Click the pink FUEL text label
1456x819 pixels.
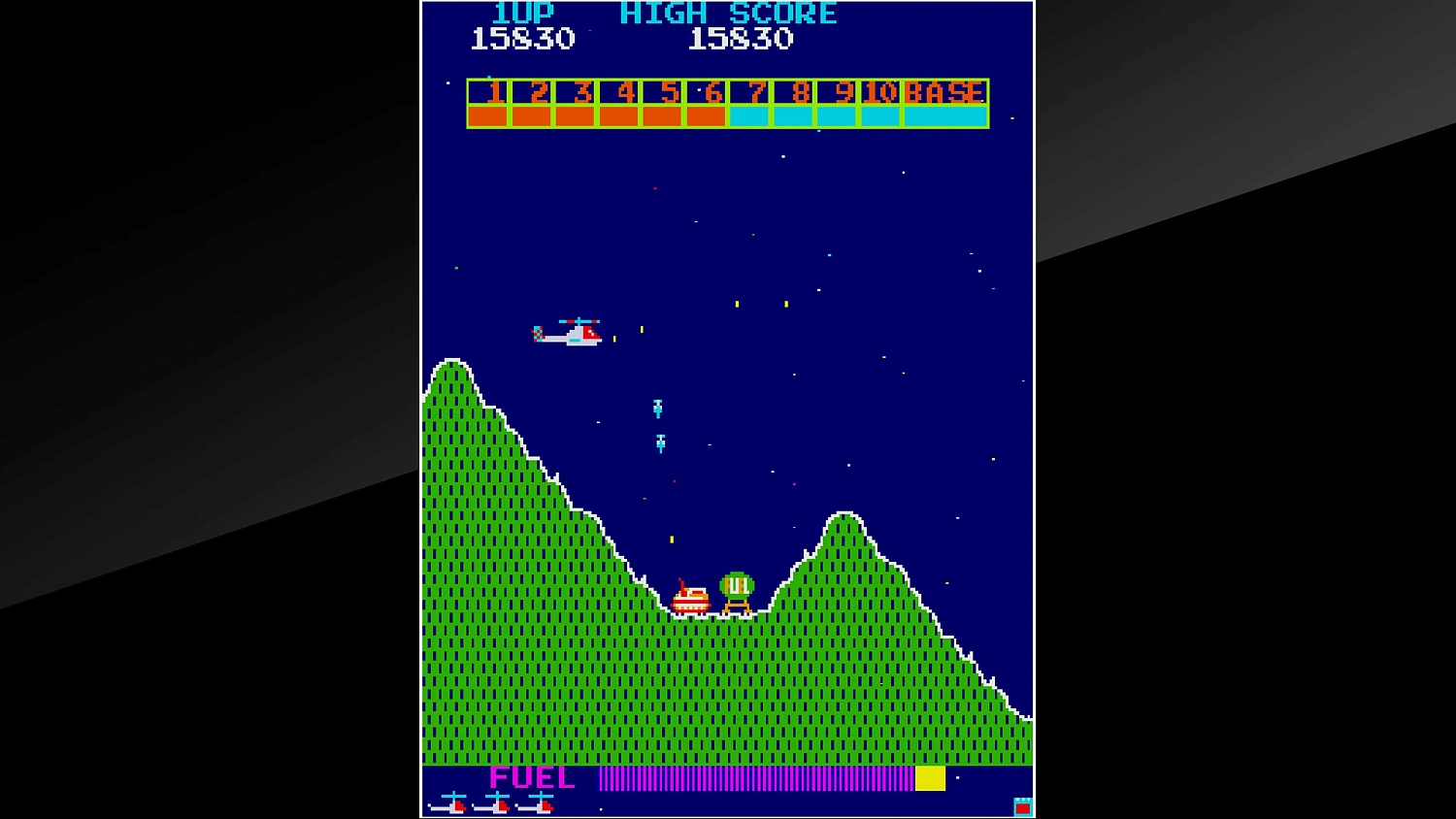point(531,777)
